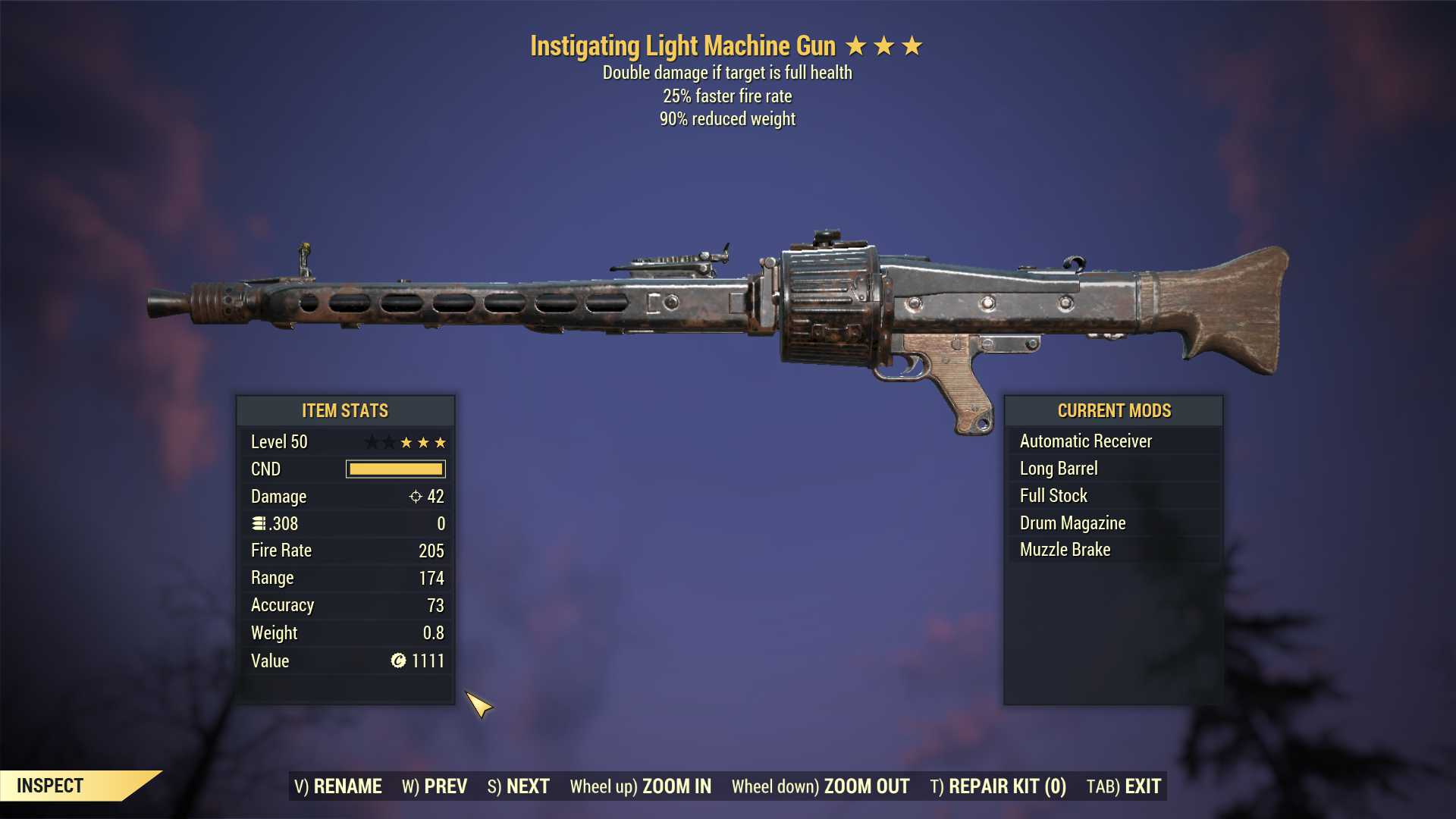Toggle the Drum Magazine mod

pos(1072,522)
